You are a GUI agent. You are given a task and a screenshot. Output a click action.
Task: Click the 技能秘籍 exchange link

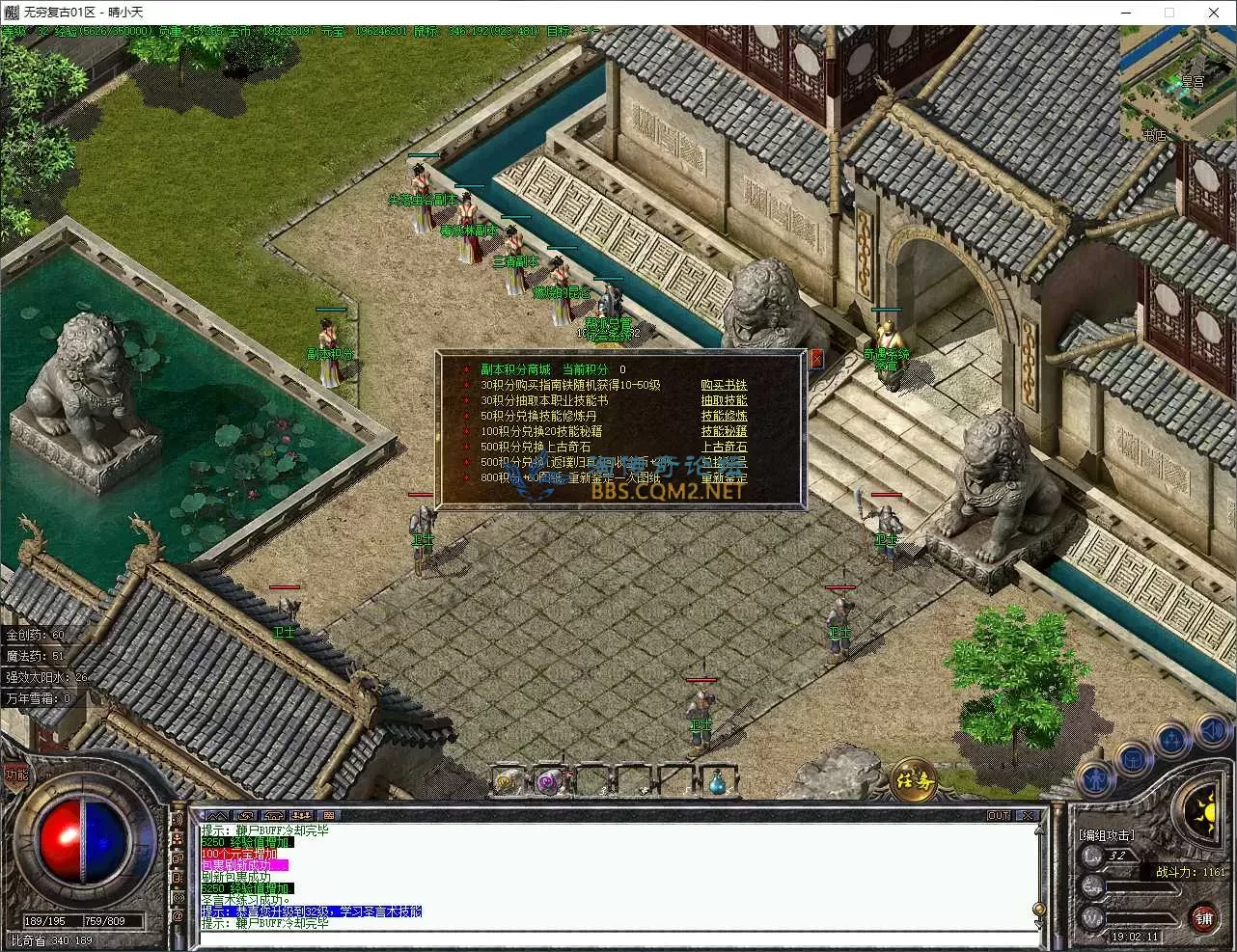pyautogui.click(x=724, y=431)
